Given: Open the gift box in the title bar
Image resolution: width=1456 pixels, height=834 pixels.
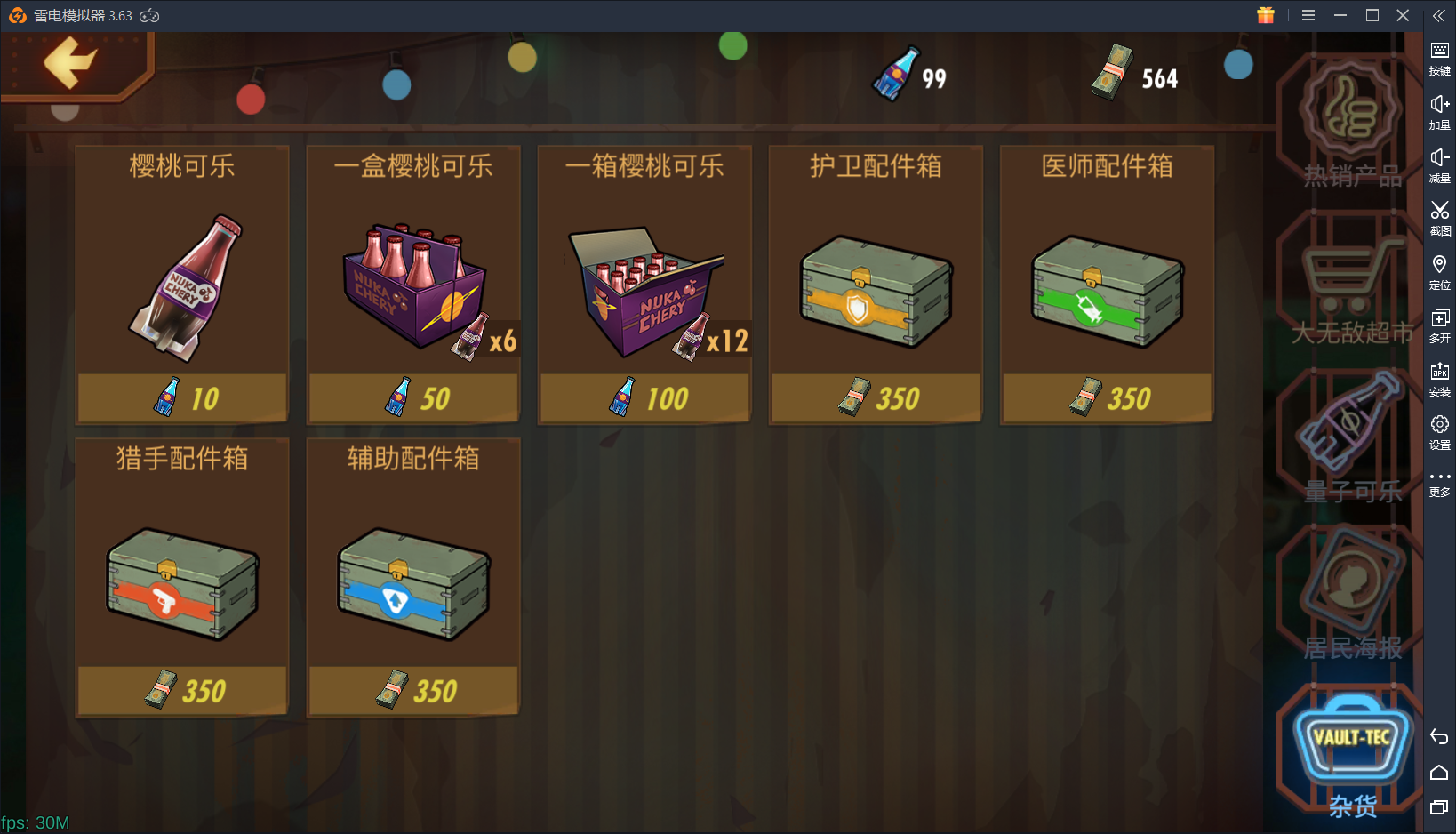Looking at the screenshot, I should pos(1266,15).
